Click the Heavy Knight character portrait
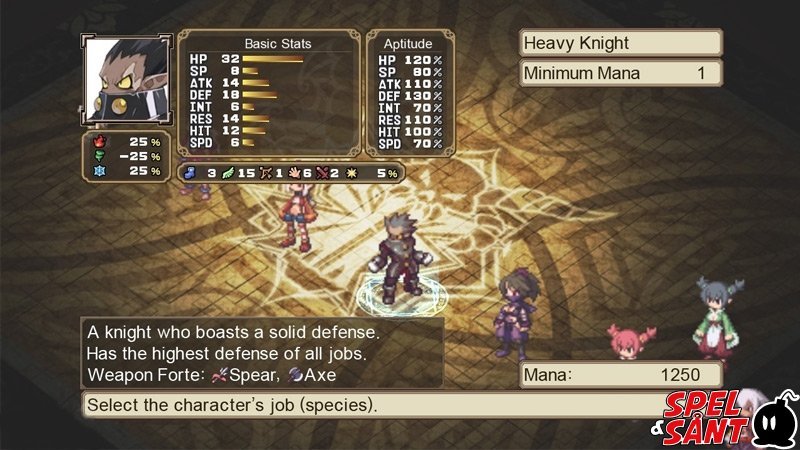The width and height of the screenshot is (800, 450). (127, 80)
